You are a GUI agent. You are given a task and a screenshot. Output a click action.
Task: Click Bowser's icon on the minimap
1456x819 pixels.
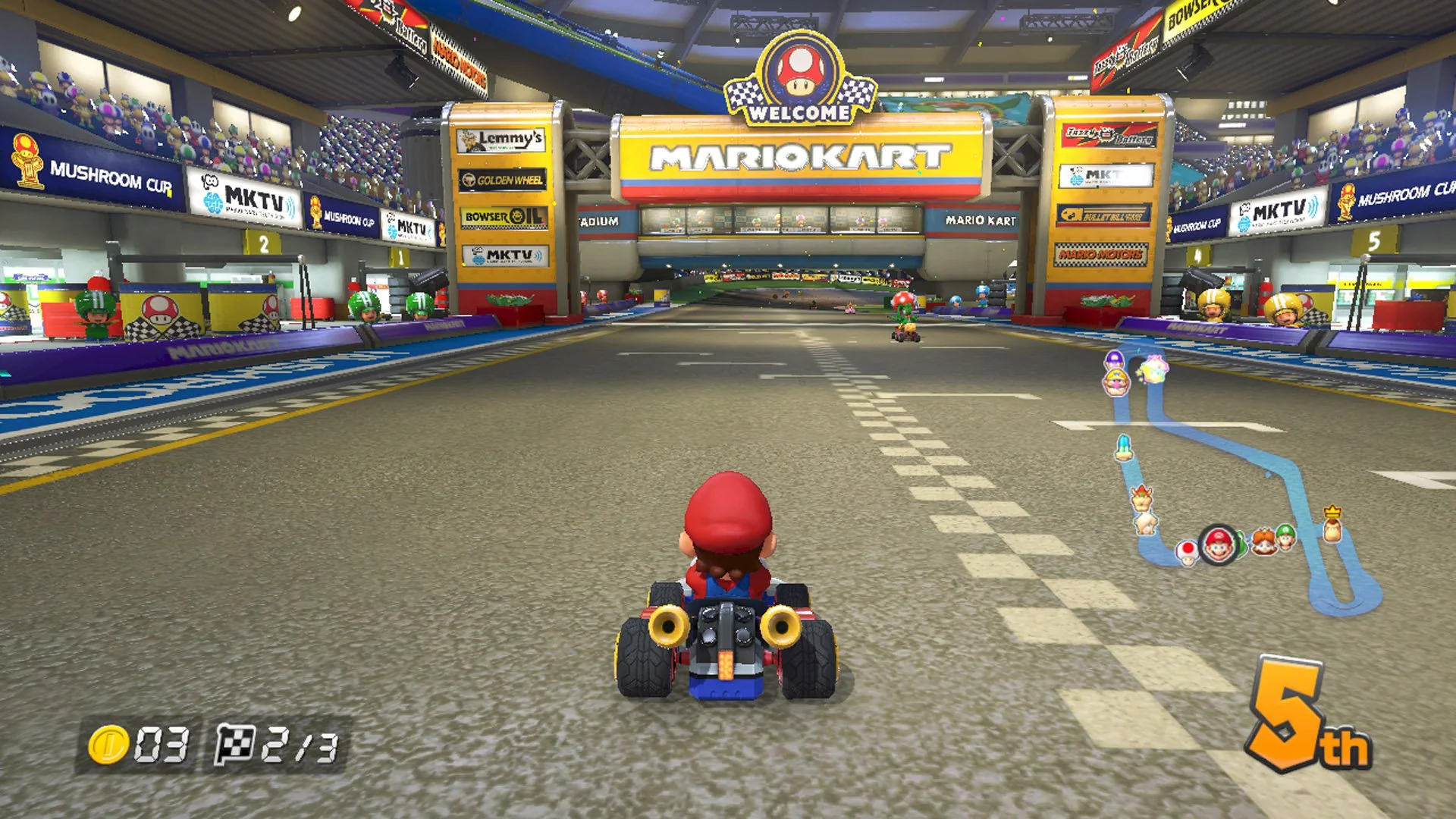pos(1141,497)
